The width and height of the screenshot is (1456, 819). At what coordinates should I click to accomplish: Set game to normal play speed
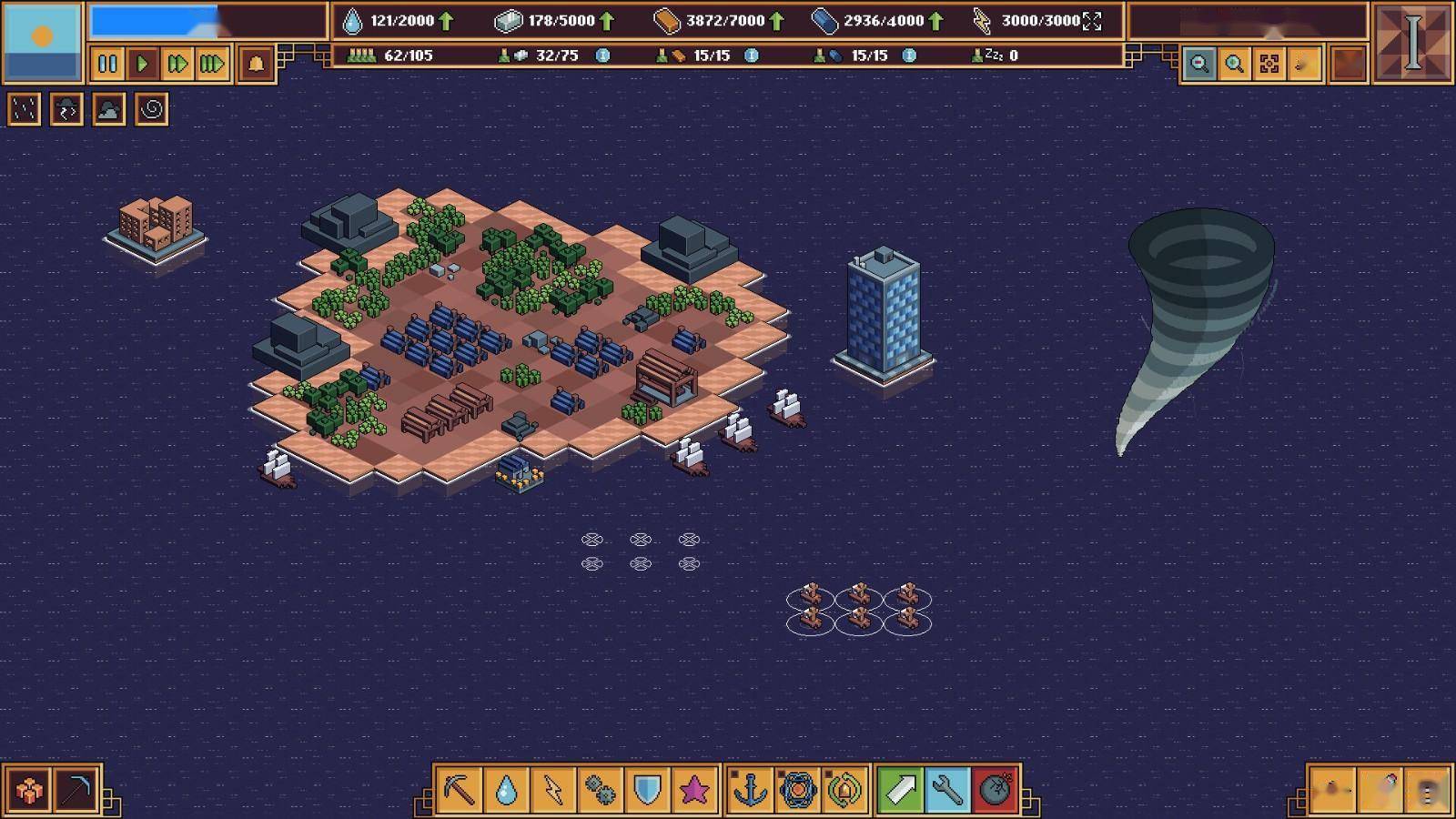[142, 64]
